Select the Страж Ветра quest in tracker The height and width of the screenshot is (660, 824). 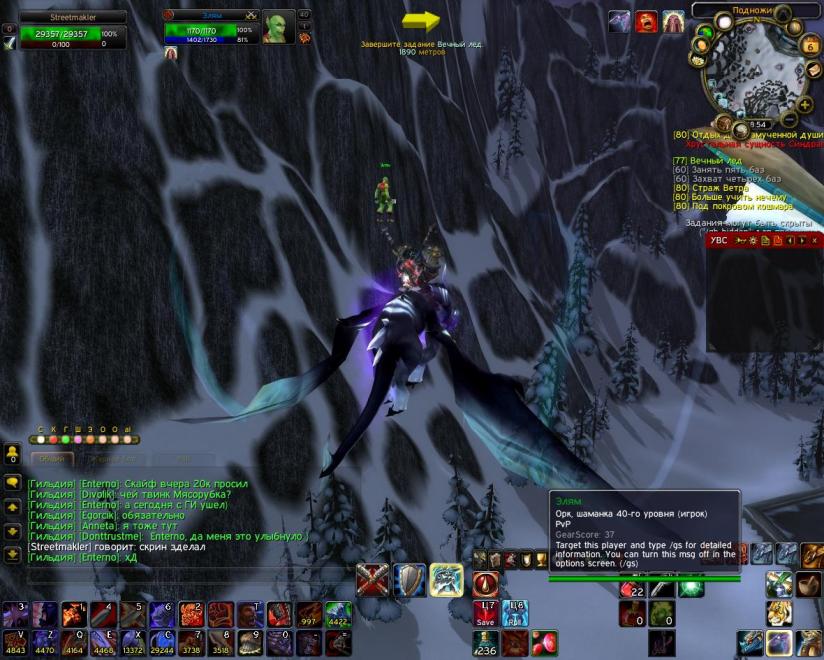[x=720, y=188]
